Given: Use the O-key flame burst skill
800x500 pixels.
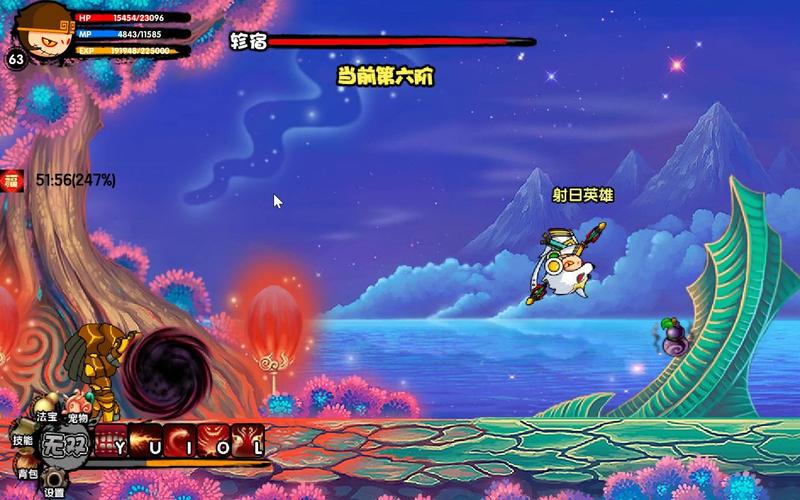Looking at the screenshot, I should point(214,440).
